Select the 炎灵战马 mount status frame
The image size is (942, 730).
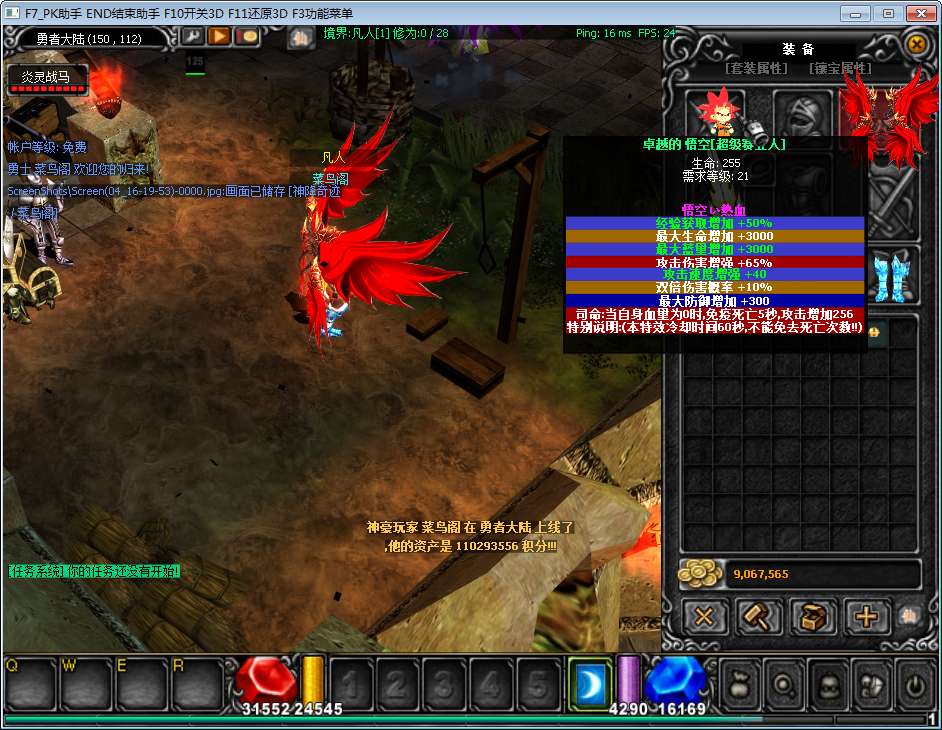(x=46, y=80)
